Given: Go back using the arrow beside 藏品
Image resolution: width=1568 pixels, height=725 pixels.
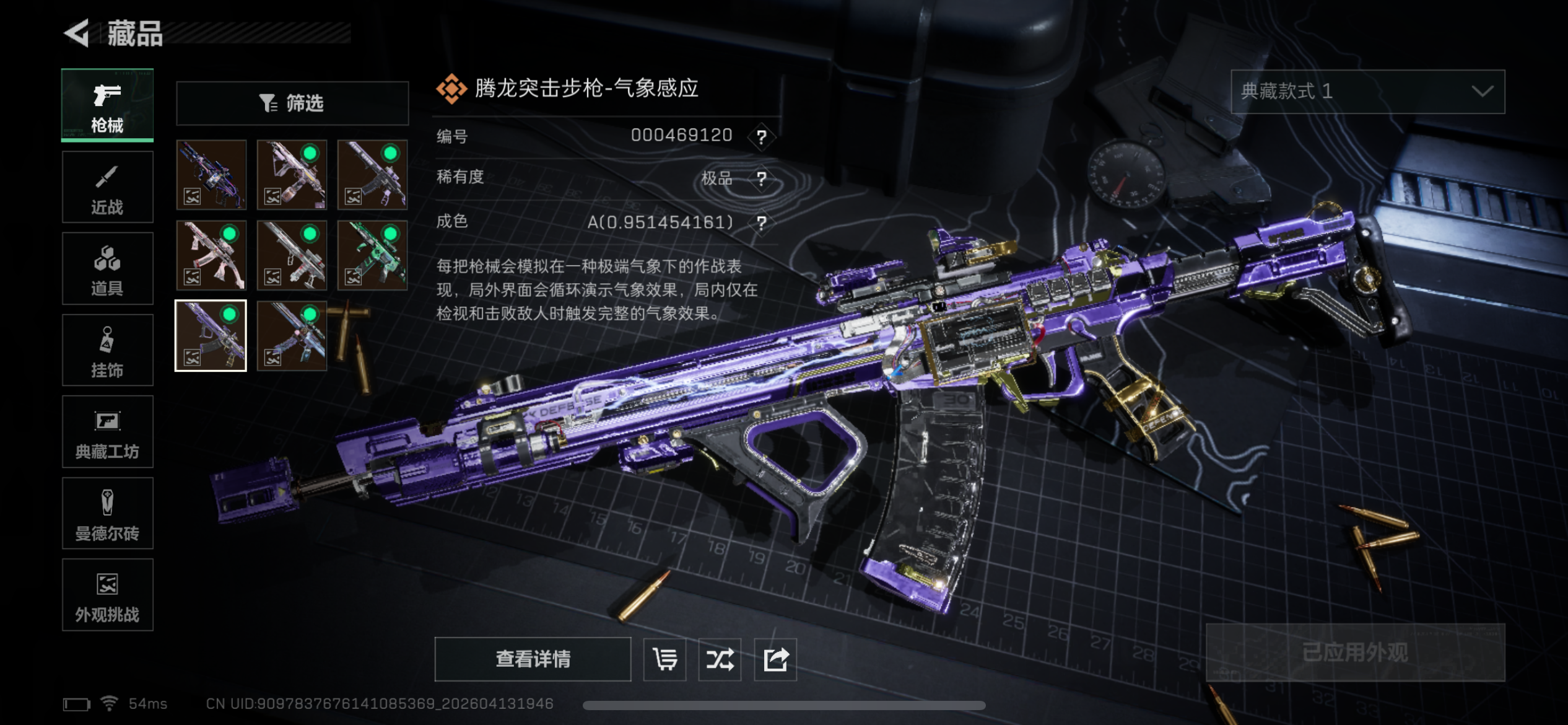Looking at the screenshot, I should [77, 33].
